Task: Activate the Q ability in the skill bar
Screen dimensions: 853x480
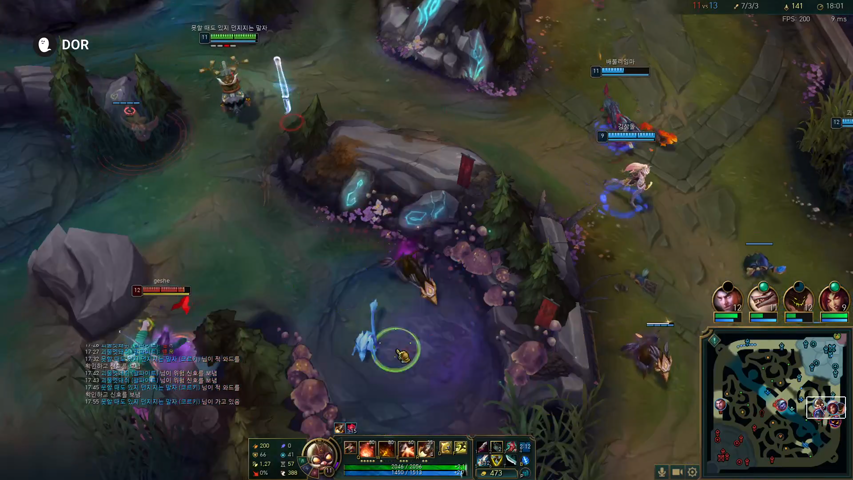Action: pyautogui.click(x=368, y=449)
